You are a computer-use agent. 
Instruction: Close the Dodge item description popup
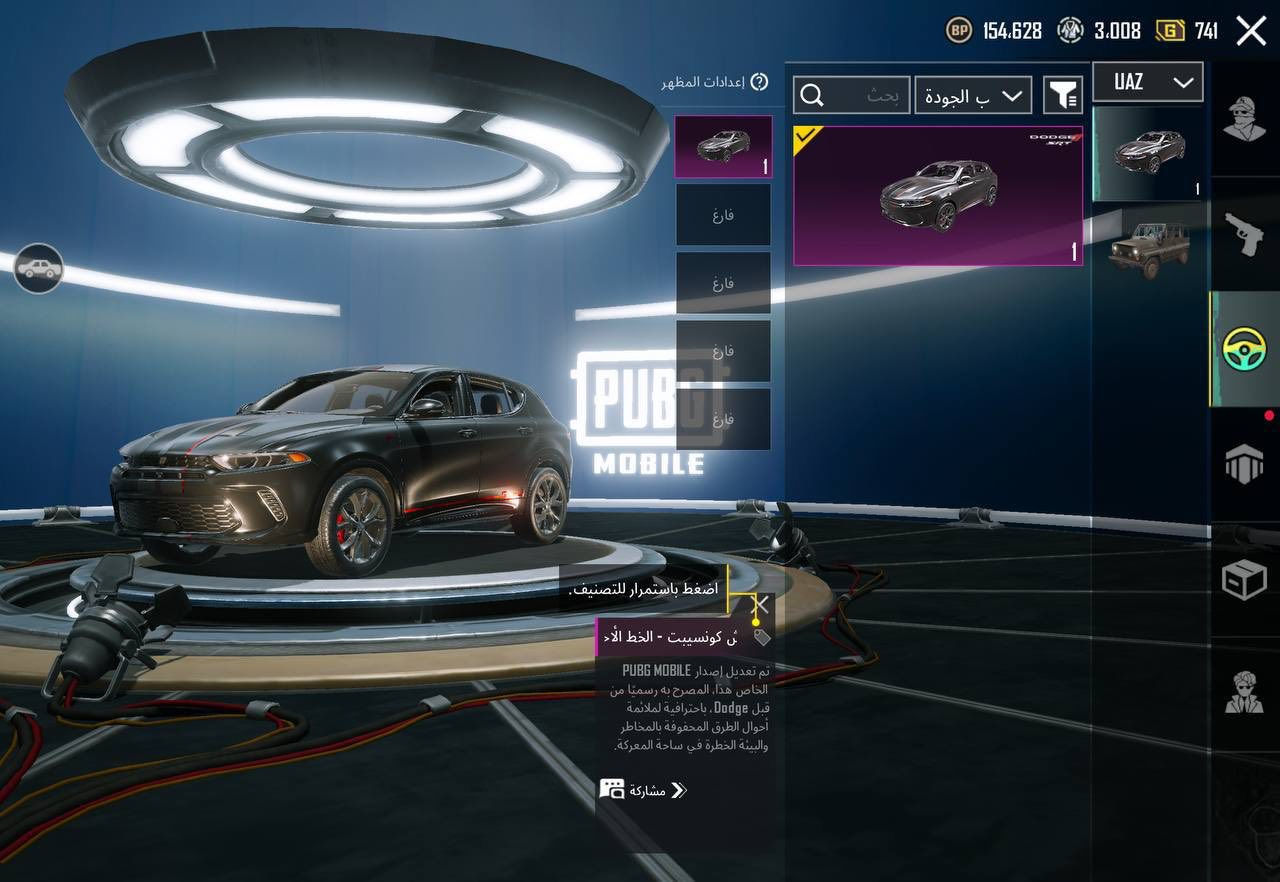point(761,604)
